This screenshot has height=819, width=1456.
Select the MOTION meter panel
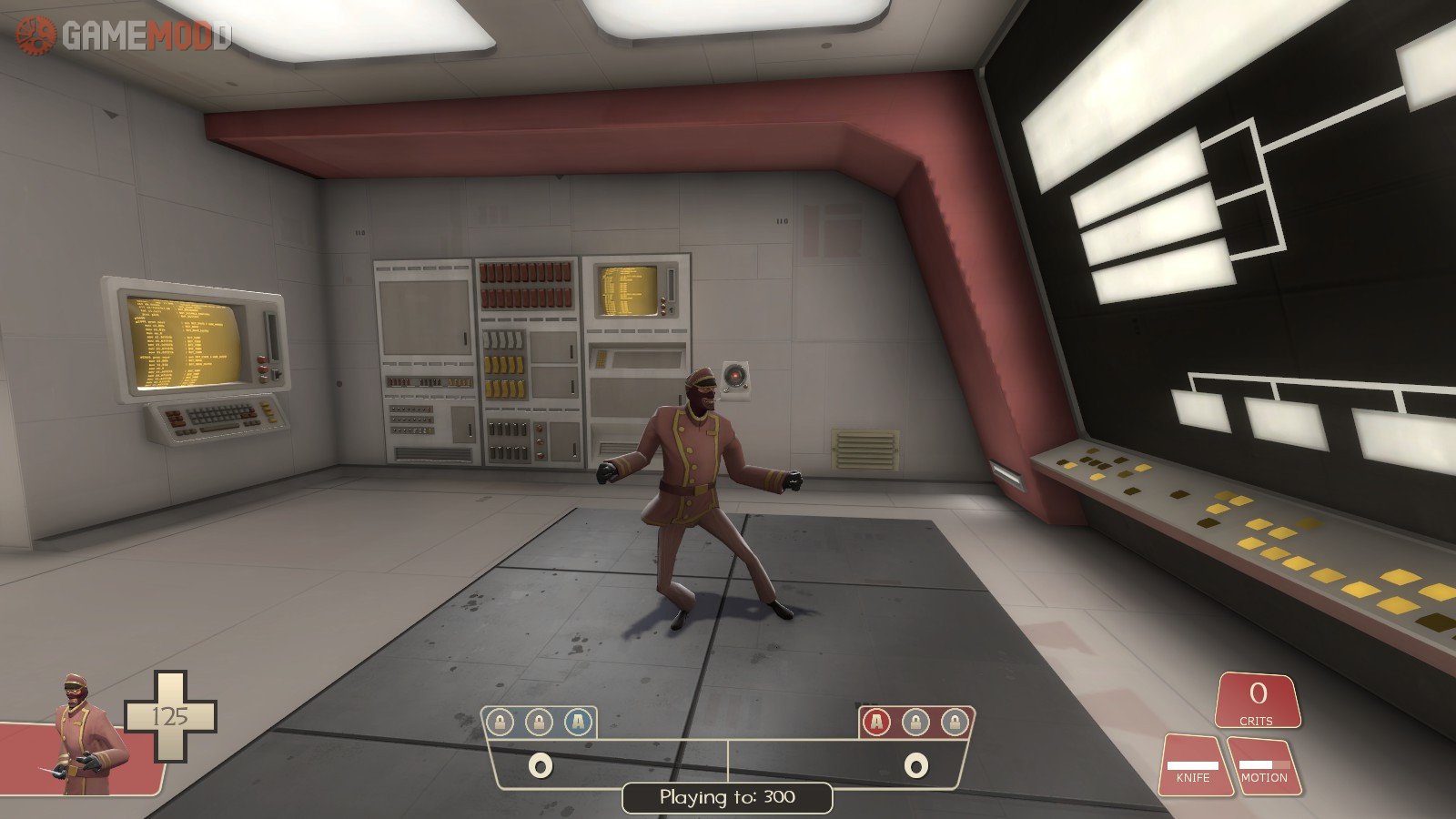[x=1264, y=764]
